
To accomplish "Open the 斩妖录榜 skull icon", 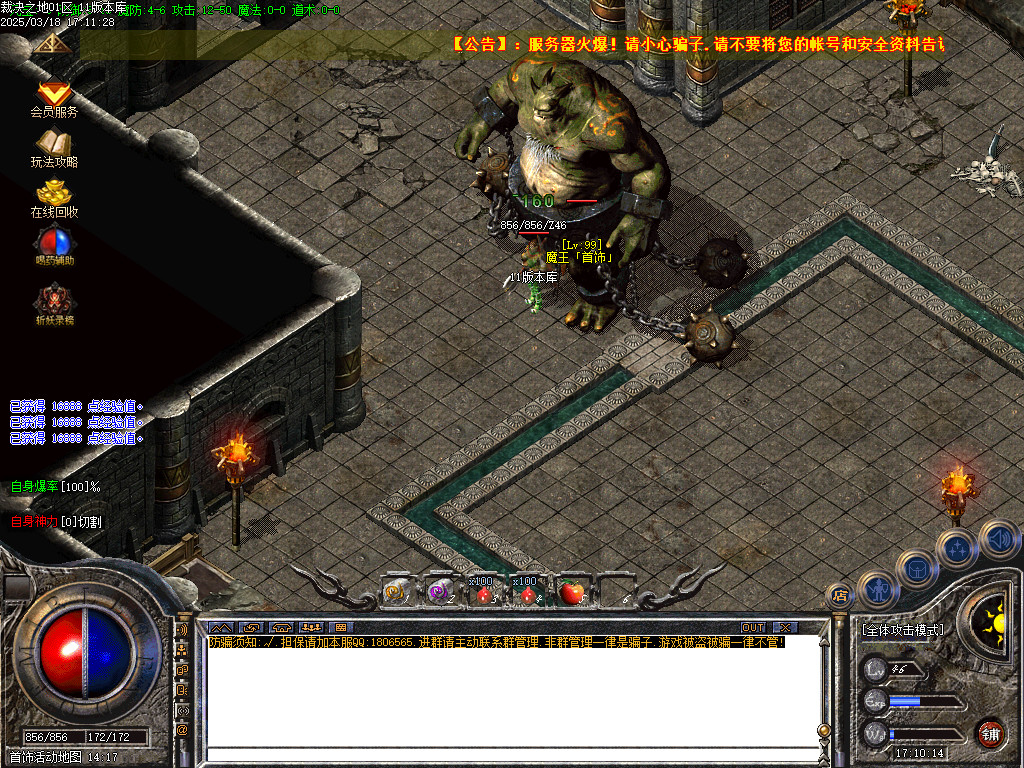I will coord(54,298).
